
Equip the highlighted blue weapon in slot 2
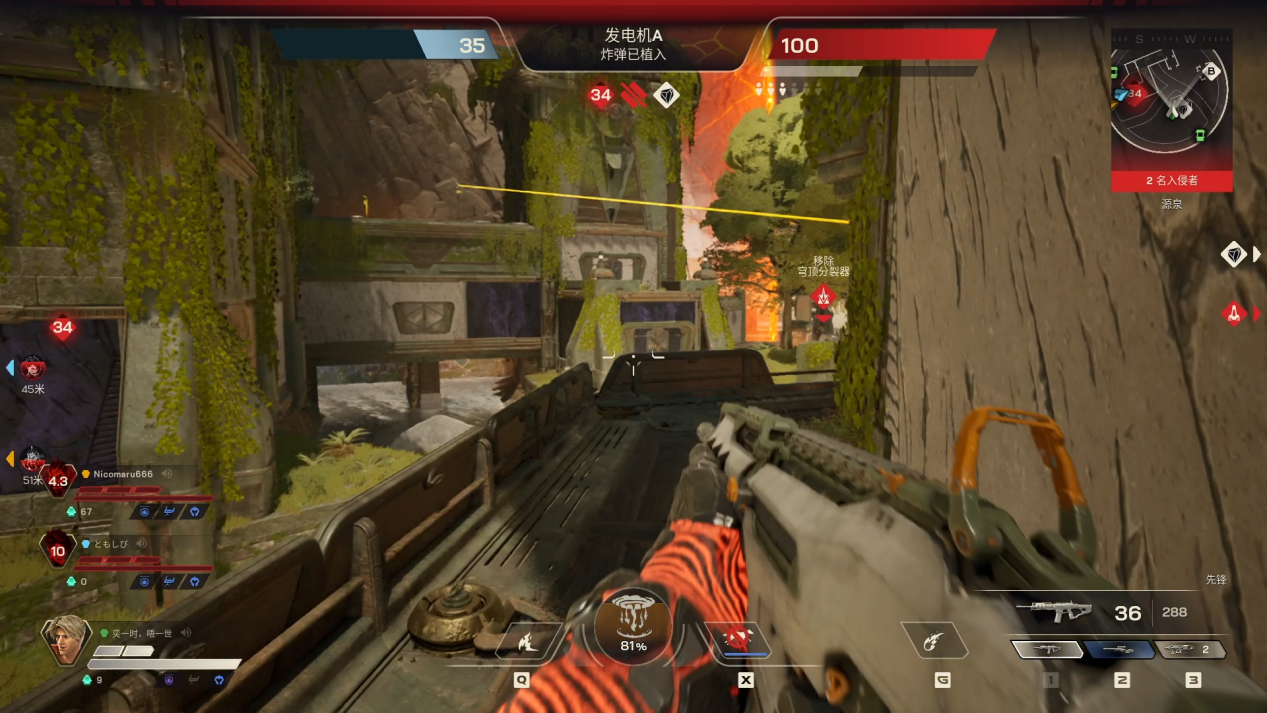pos(1120,650)
